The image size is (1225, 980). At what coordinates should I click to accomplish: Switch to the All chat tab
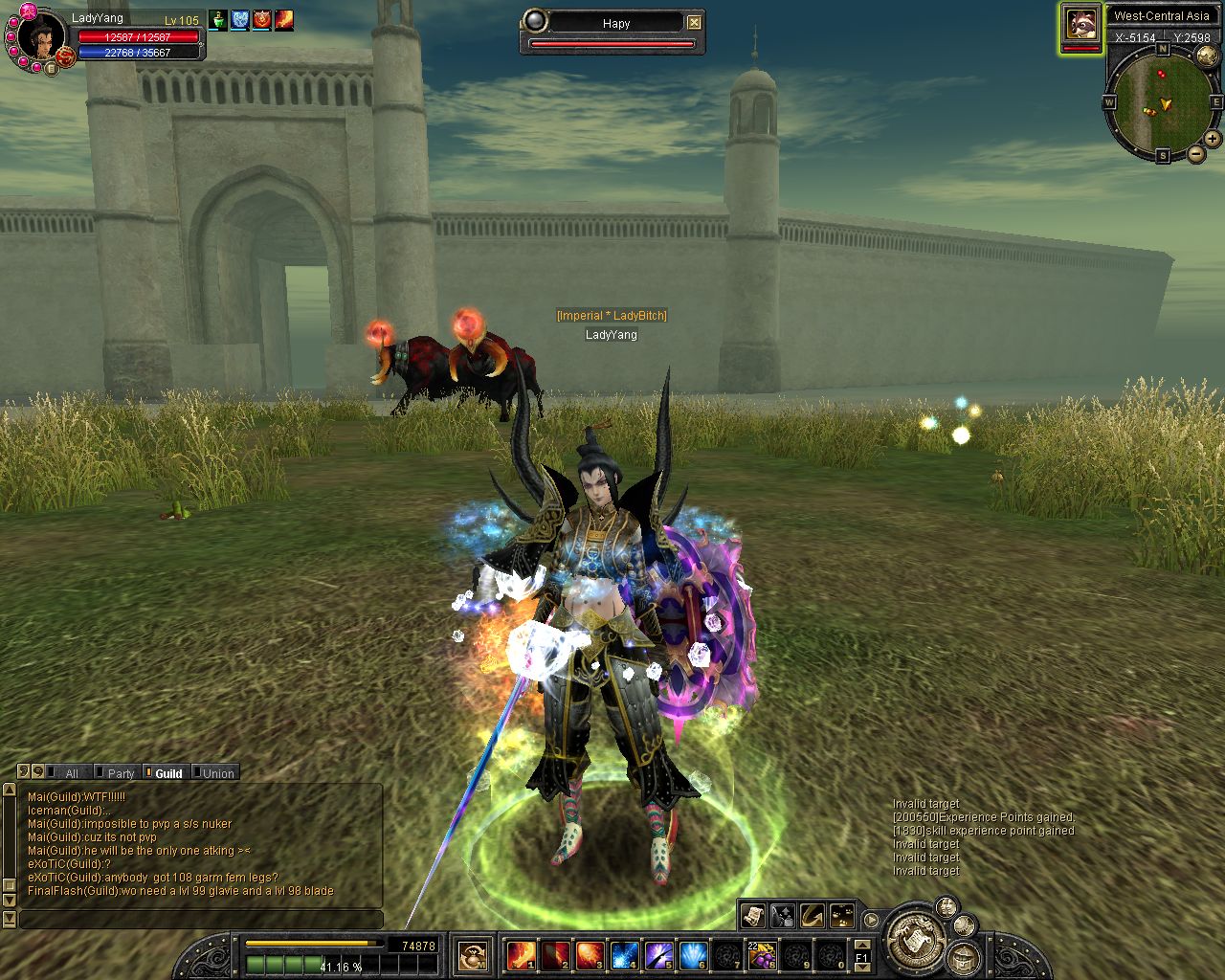click(71, 773)
